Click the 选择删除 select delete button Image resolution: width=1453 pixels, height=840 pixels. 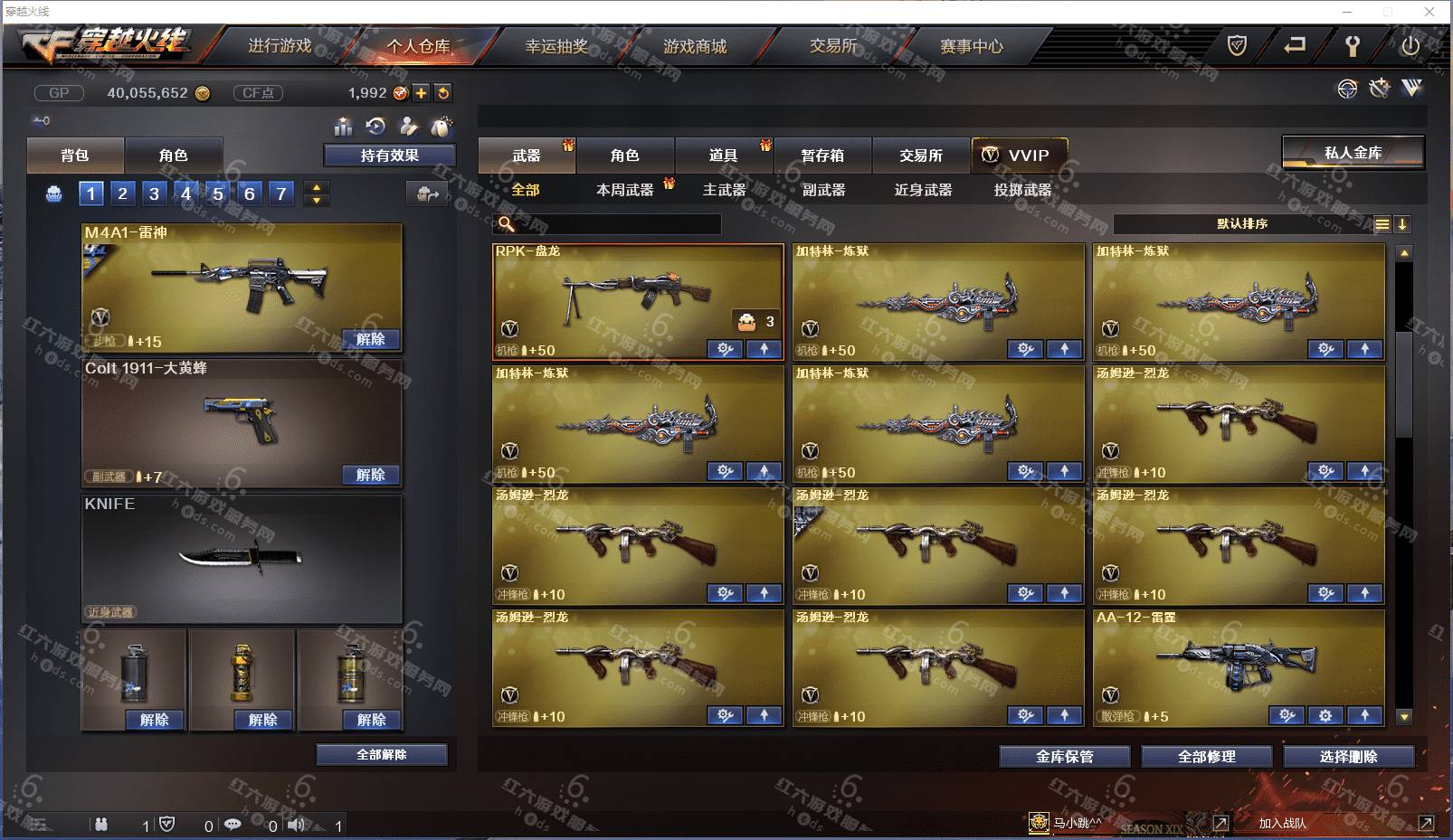(1348, 757)
